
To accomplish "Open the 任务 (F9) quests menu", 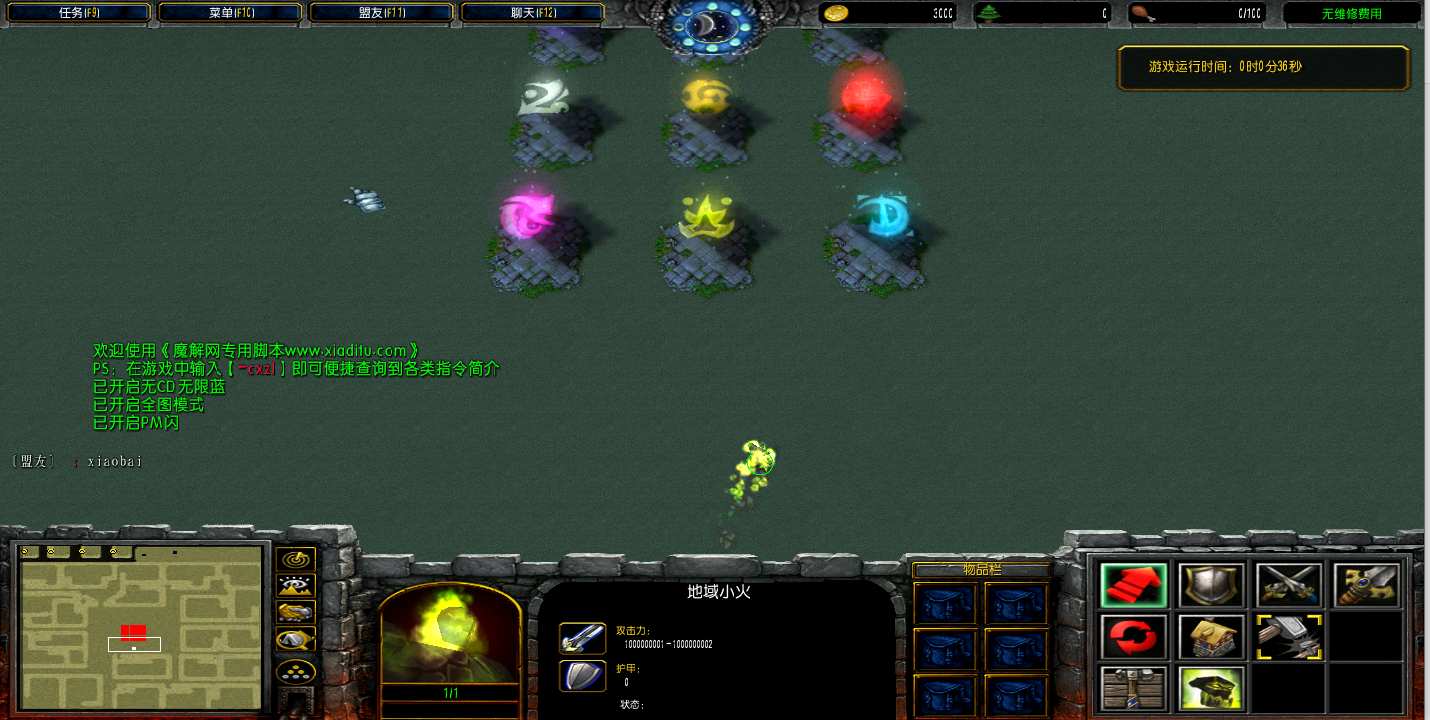I will [x=77, y=13].
